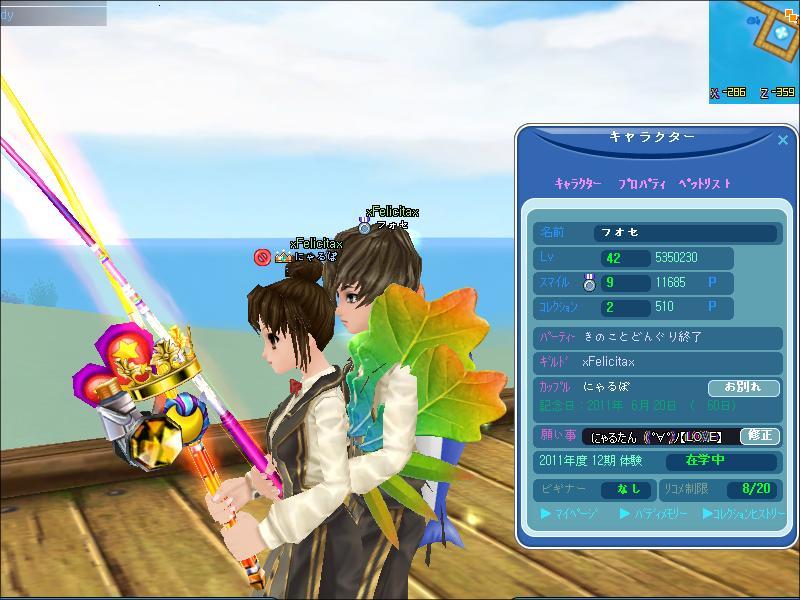
Task: Switch to the キャラクター tab
Action: pyautogui.click(x=578, y=184)
